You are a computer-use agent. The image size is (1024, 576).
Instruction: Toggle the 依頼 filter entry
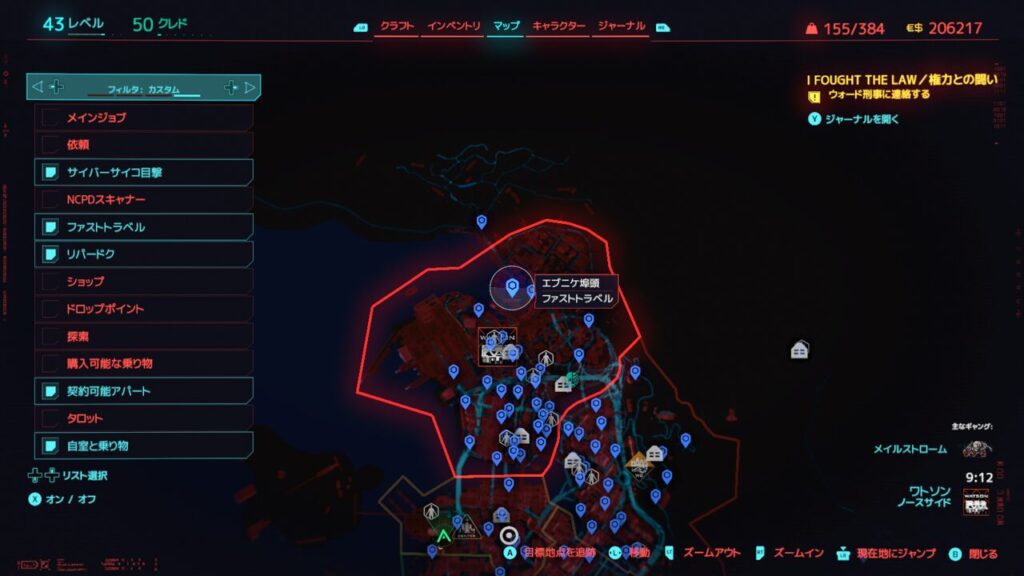tap(144, 145)
